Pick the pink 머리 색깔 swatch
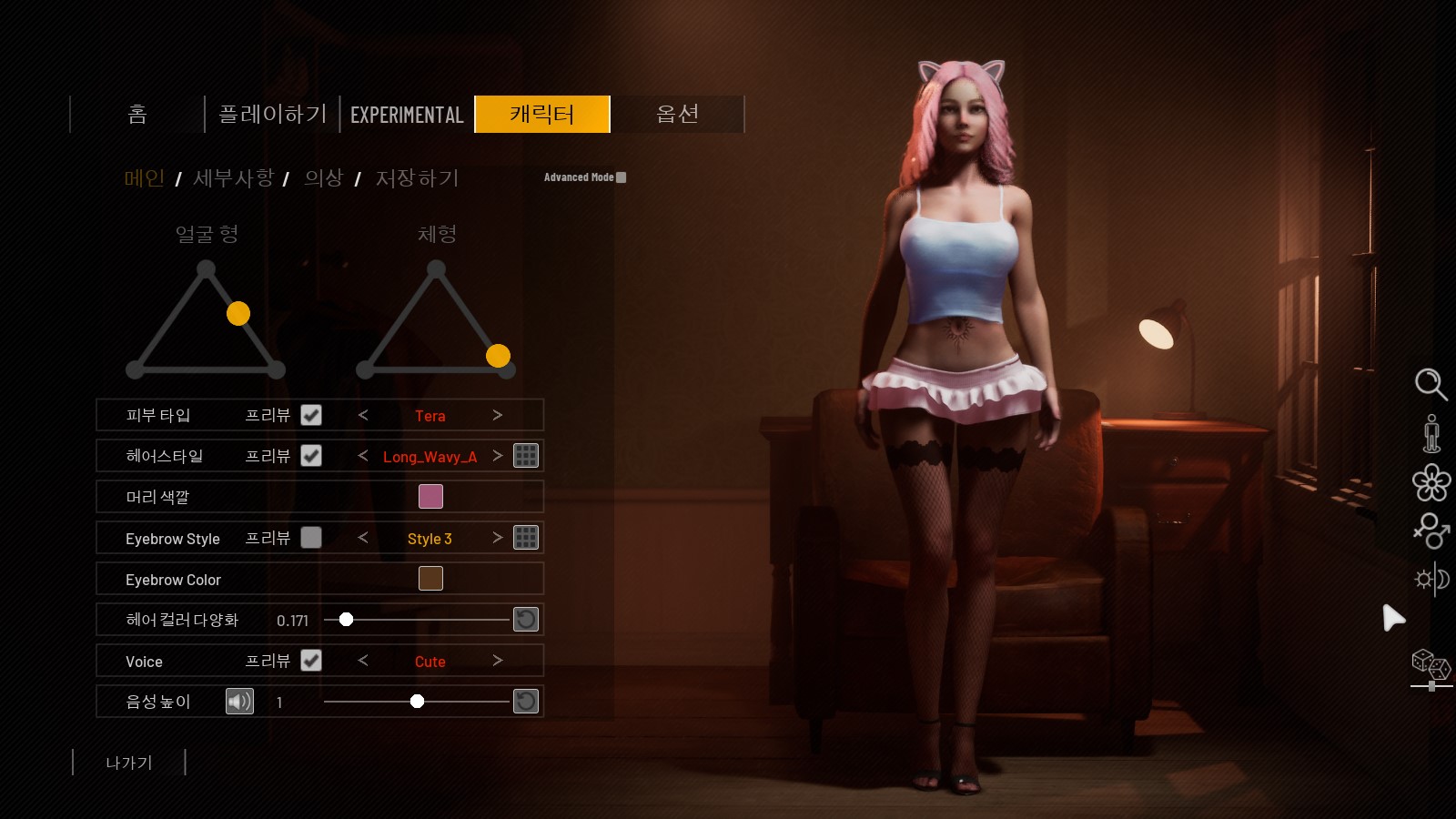 click(x=430, y=497)
